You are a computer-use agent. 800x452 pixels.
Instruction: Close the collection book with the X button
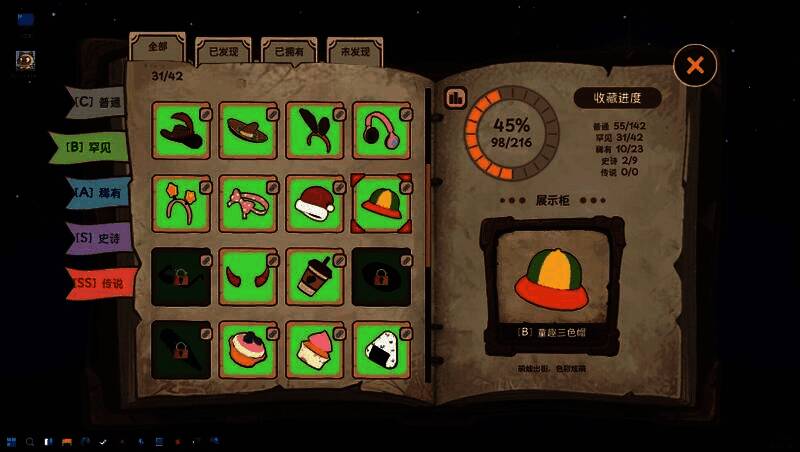point(695,66)
